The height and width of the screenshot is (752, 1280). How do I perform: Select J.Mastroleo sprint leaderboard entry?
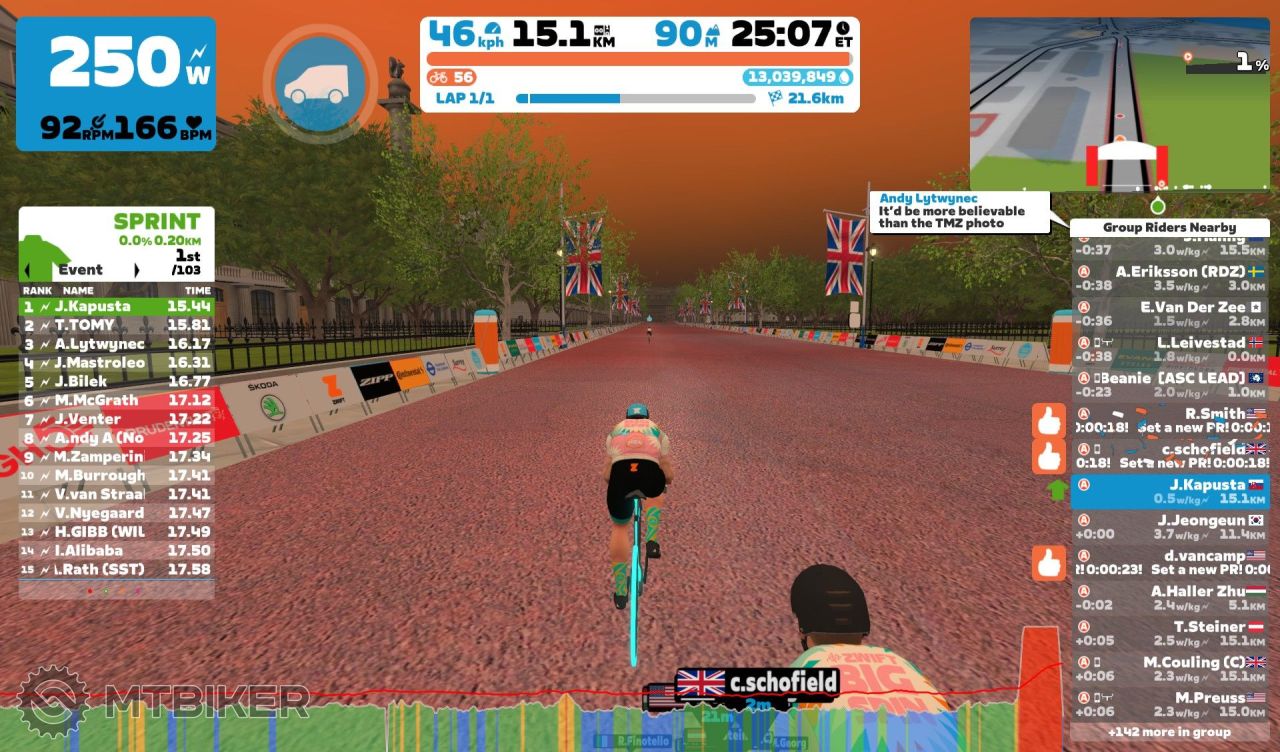coord(116,363)
